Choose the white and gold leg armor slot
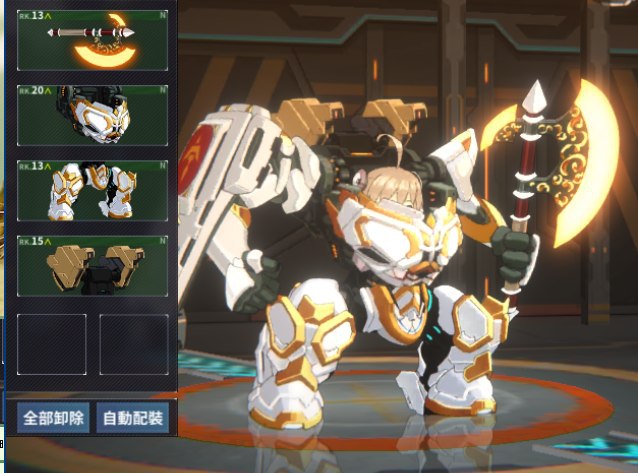 coord(92,191)
